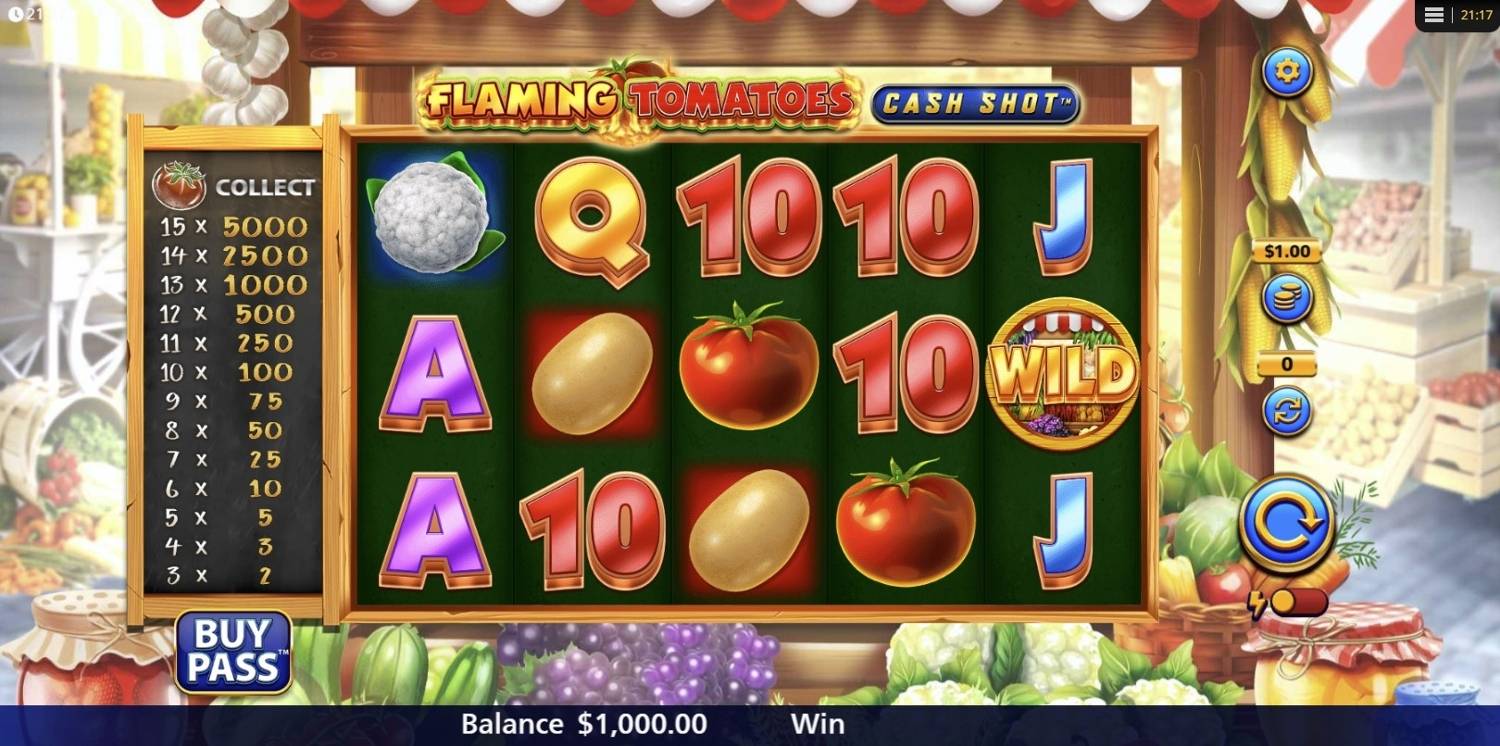
Task: Open the settings gear icon
Action: [x=1288, y=71]
